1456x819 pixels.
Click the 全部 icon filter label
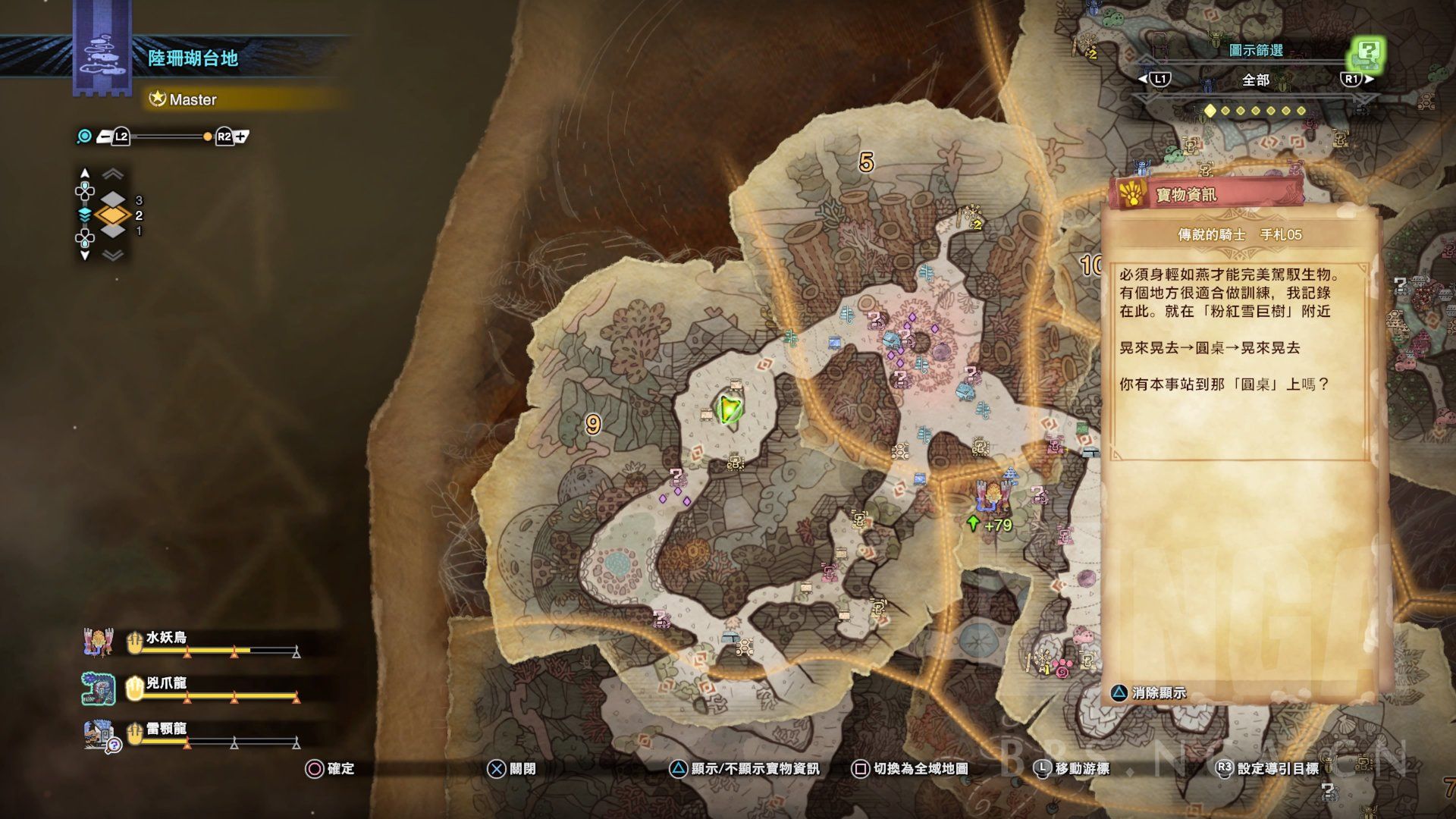(1255, 80)
